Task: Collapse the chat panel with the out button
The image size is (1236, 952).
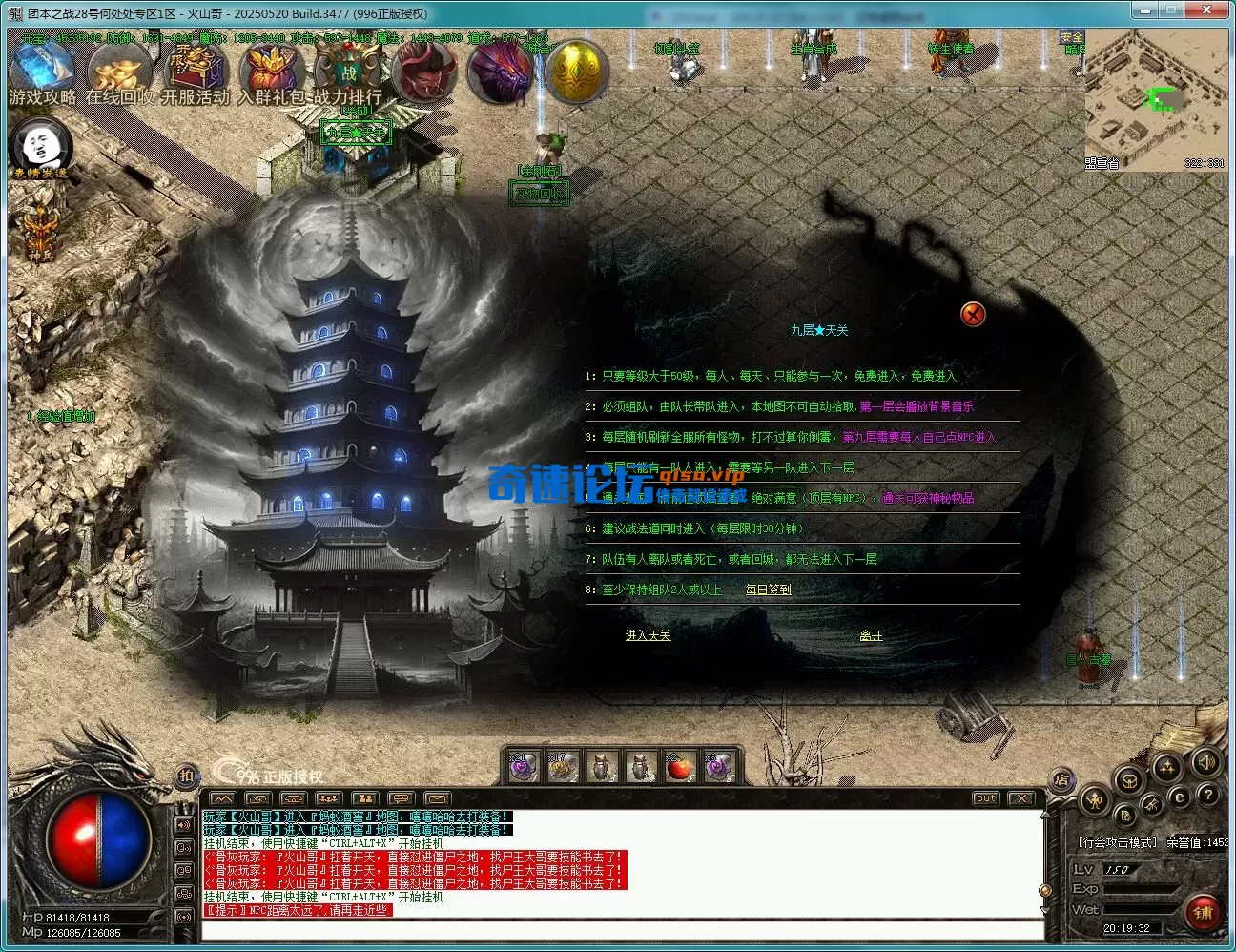Action: pyautogui.click(x=984, y=798)
